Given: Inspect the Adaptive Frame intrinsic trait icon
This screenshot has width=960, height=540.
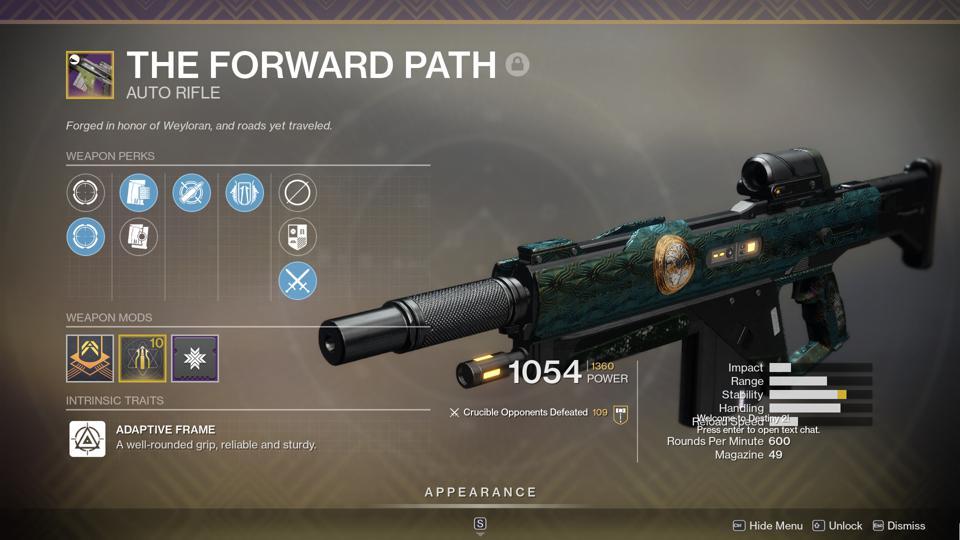Looking at the screenshot, I should point(88,438).
